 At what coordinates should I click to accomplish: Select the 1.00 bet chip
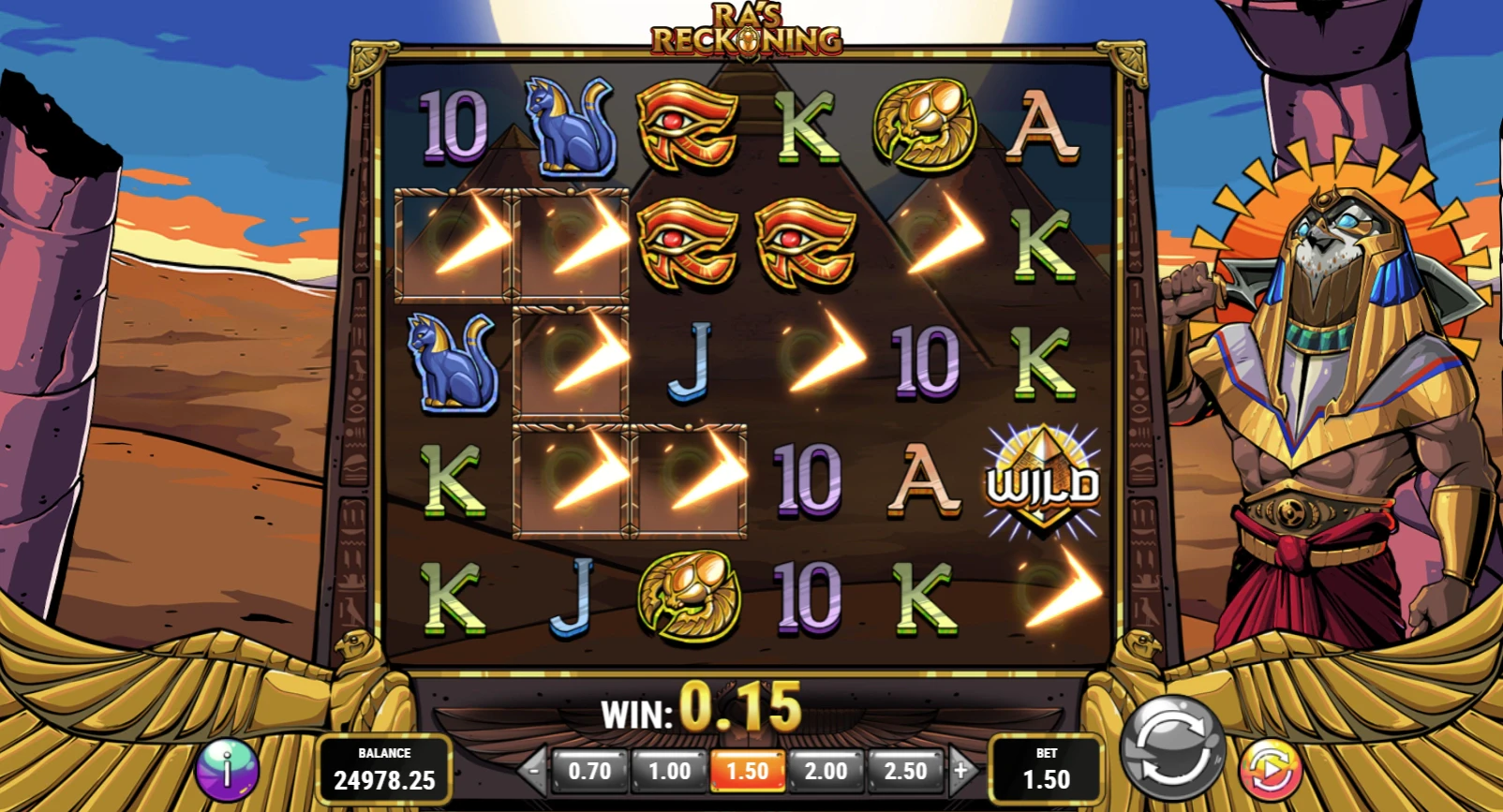668,771
